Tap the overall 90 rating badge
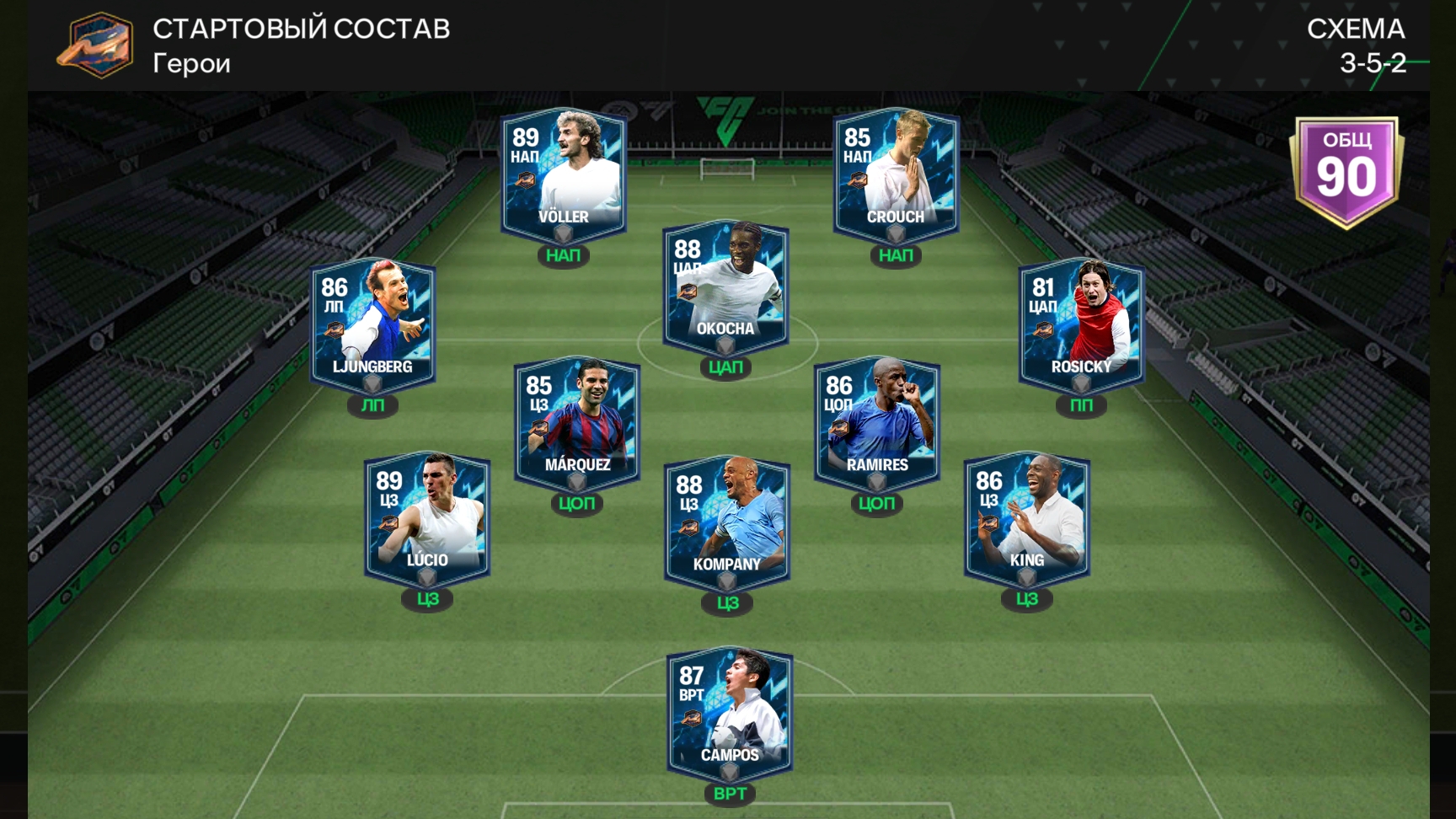Viewport: 1456px width, 819px height. tap(1346, 172)
